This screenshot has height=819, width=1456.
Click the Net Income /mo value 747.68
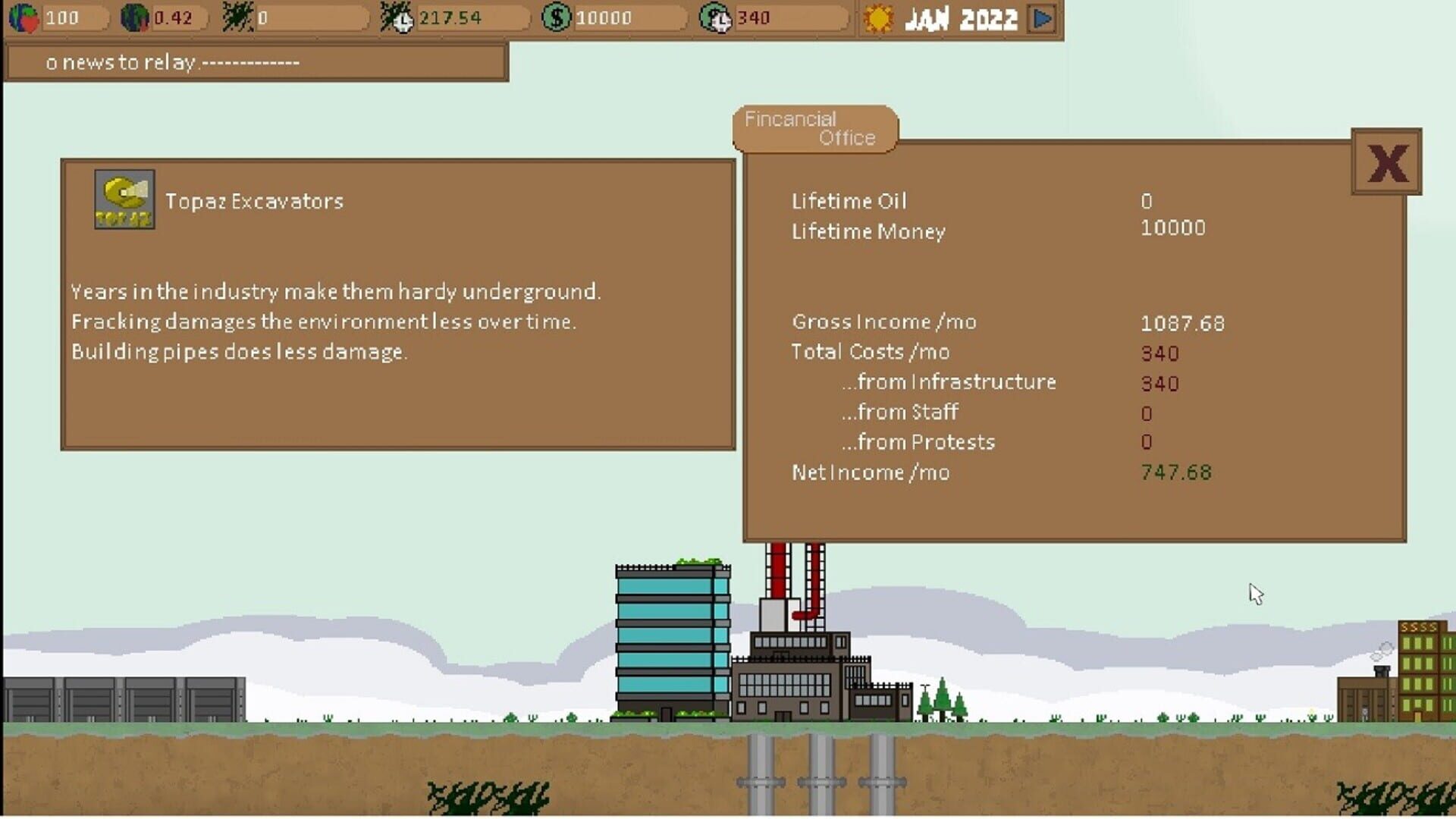pos(1175,472)
